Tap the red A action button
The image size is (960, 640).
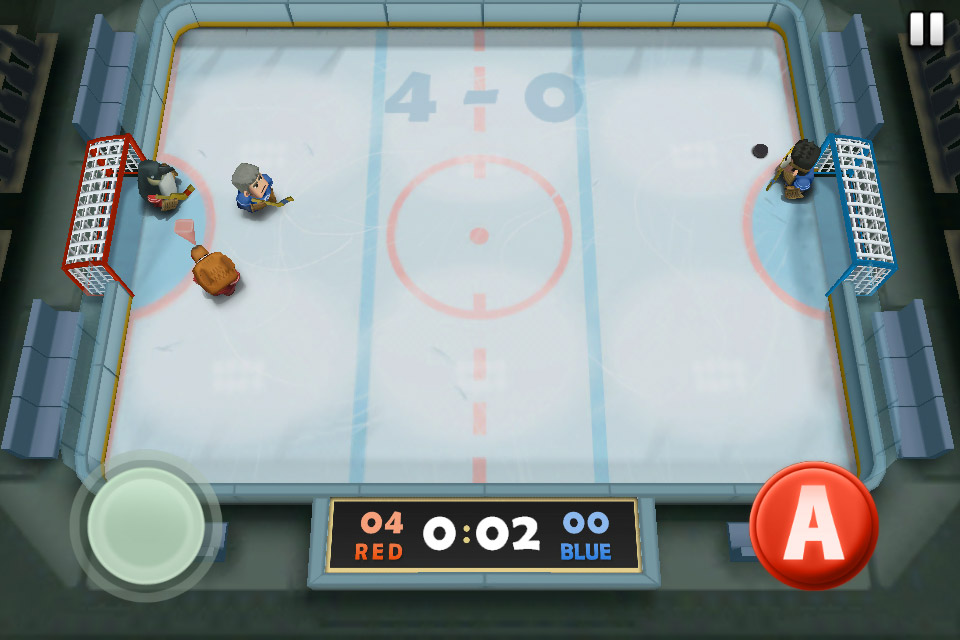[x=813, y=524]
